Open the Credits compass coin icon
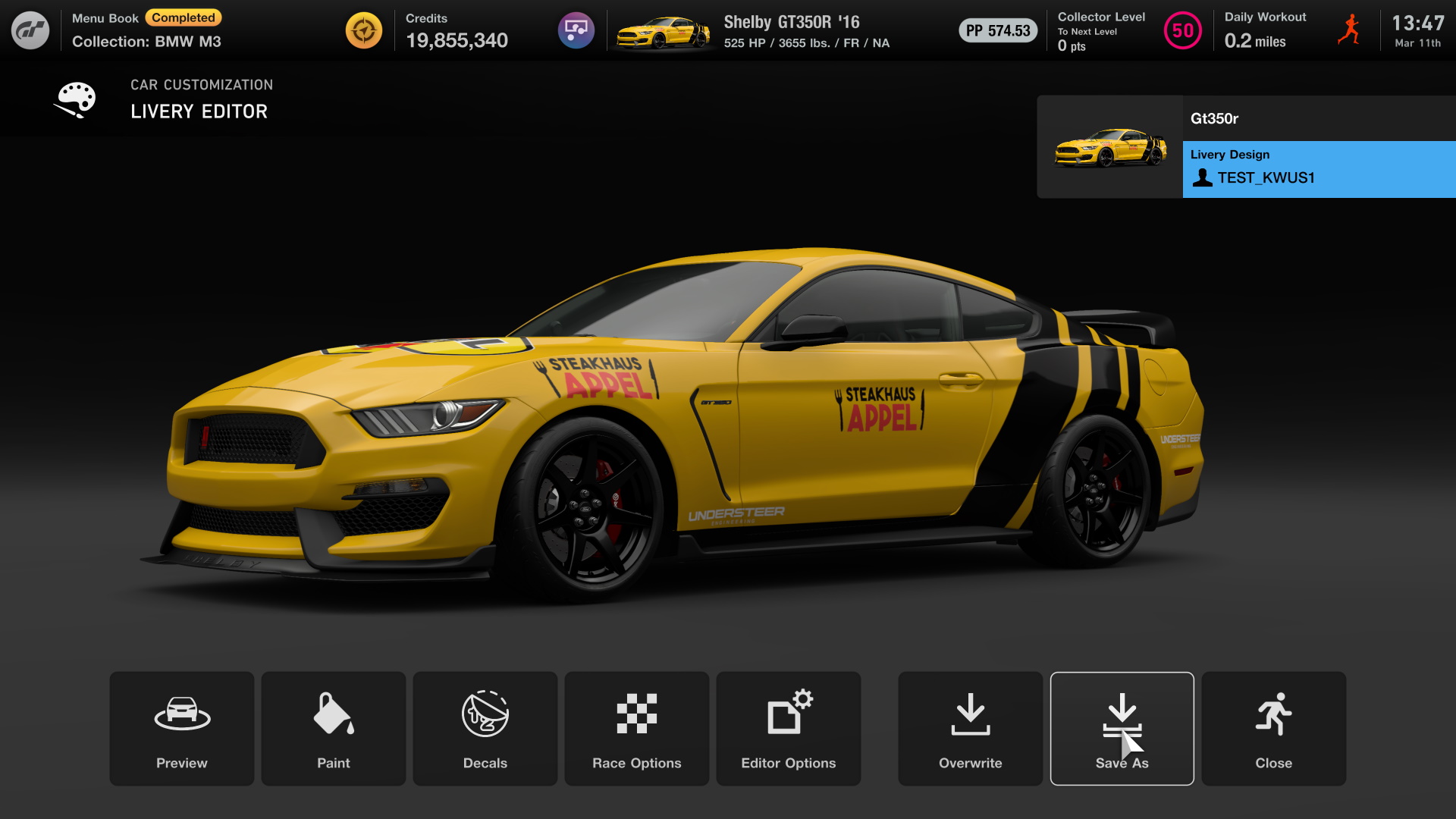The image size is (1456, 819). coord(365,30)
